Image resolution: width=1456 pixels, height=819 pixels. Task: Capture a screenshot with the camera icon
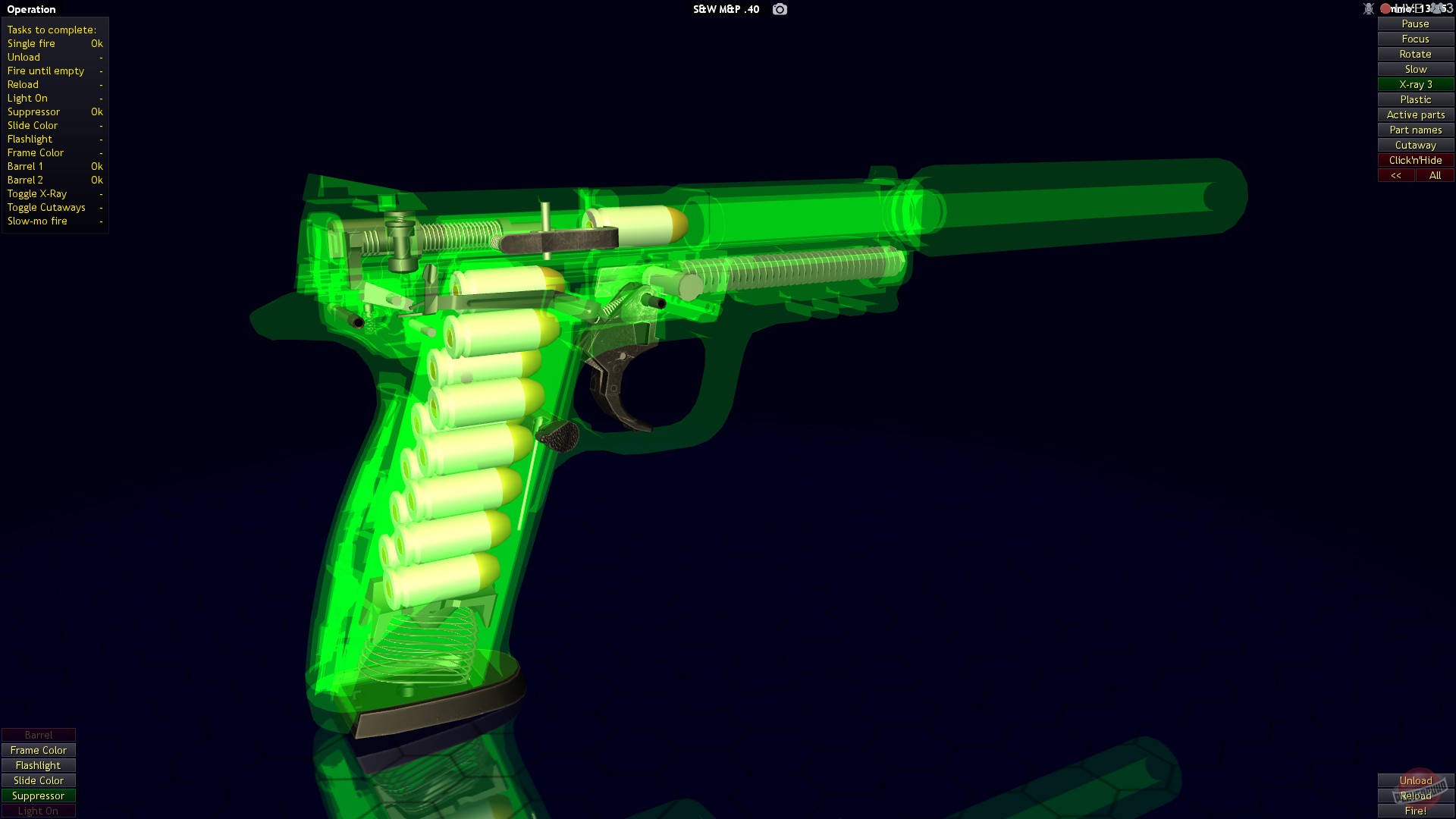(x=779, y=9)
